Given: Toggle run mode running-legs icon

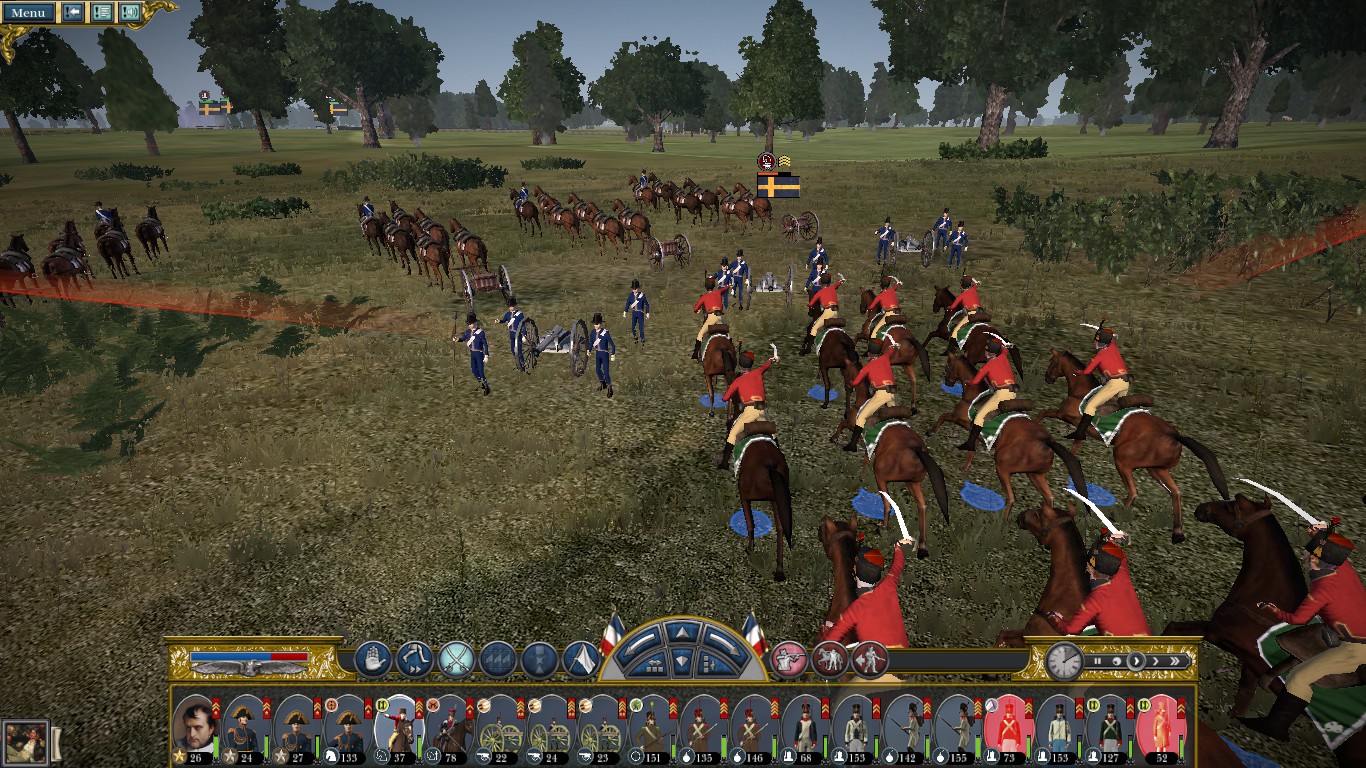Looking at the screenshot, I should coord(414,660).
